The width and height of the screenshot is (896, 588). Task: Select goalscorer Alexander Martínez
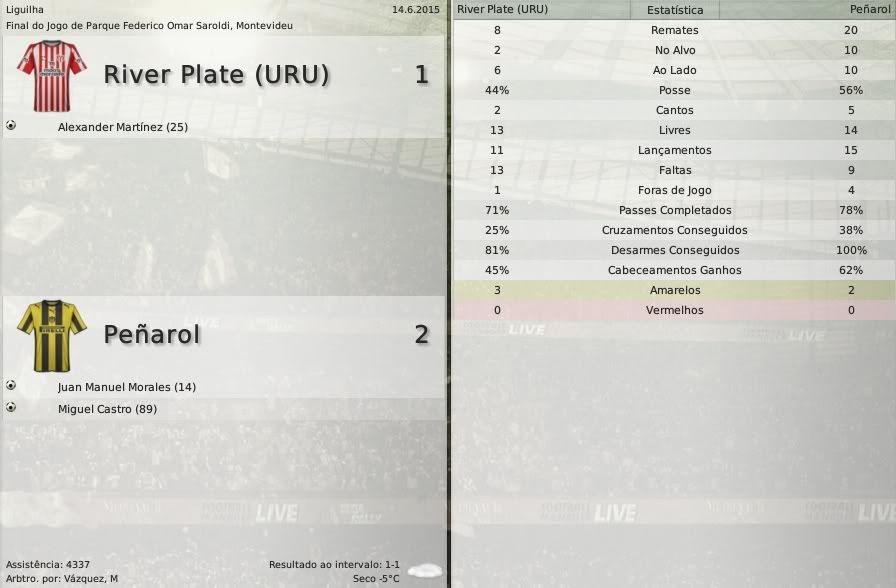(x=123, y=127)
